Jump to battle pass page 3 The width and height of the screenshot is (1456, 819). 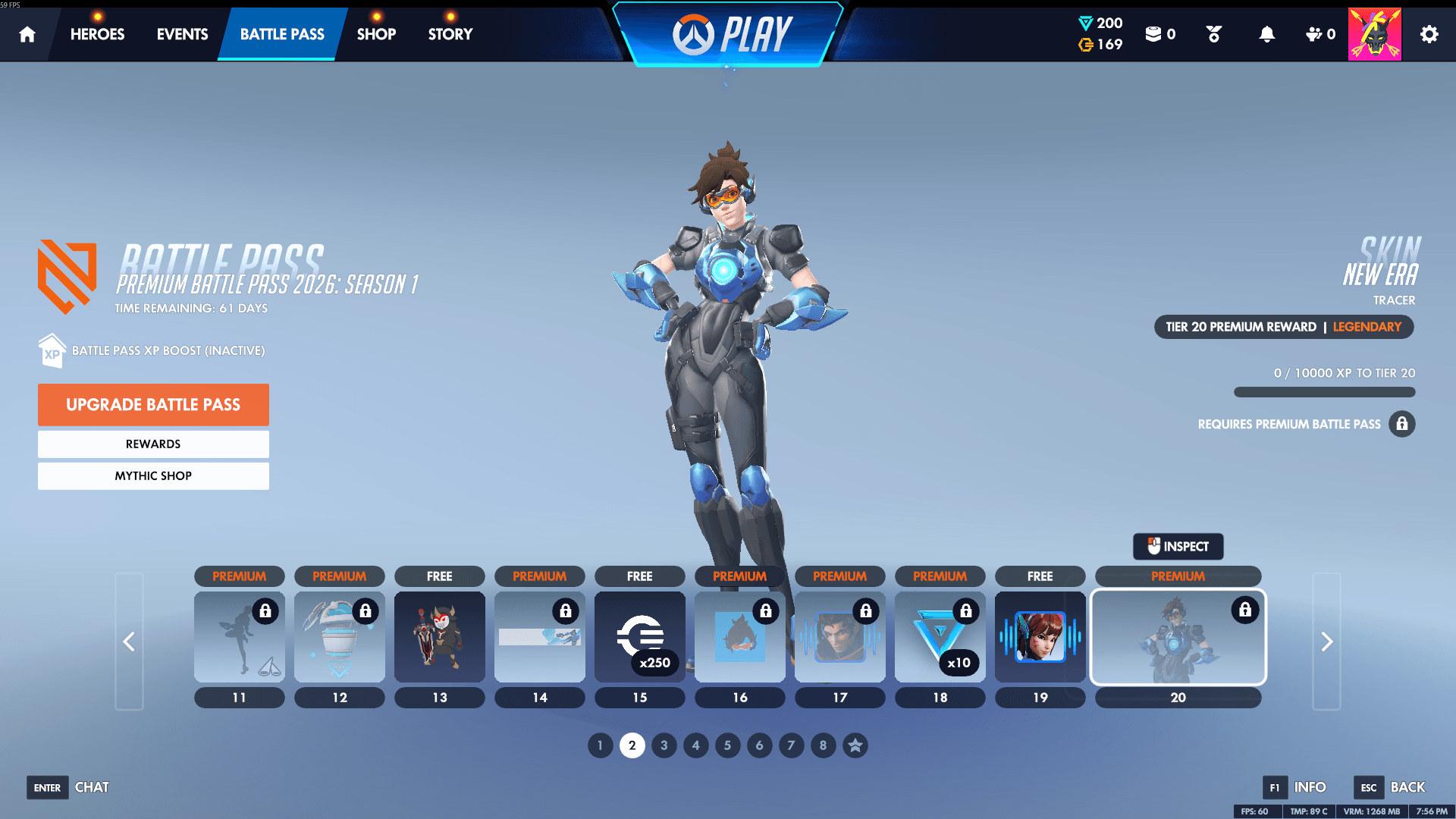[x=664, y=745]
